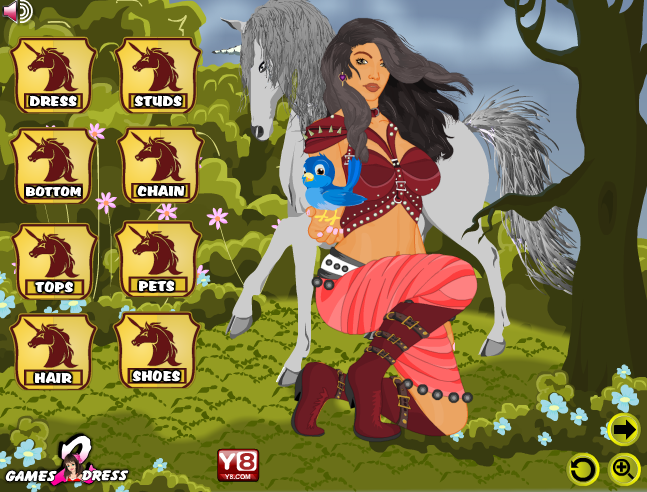Change the Hair style category
This screenshot has width=647, height=492.
pos(53,351)
